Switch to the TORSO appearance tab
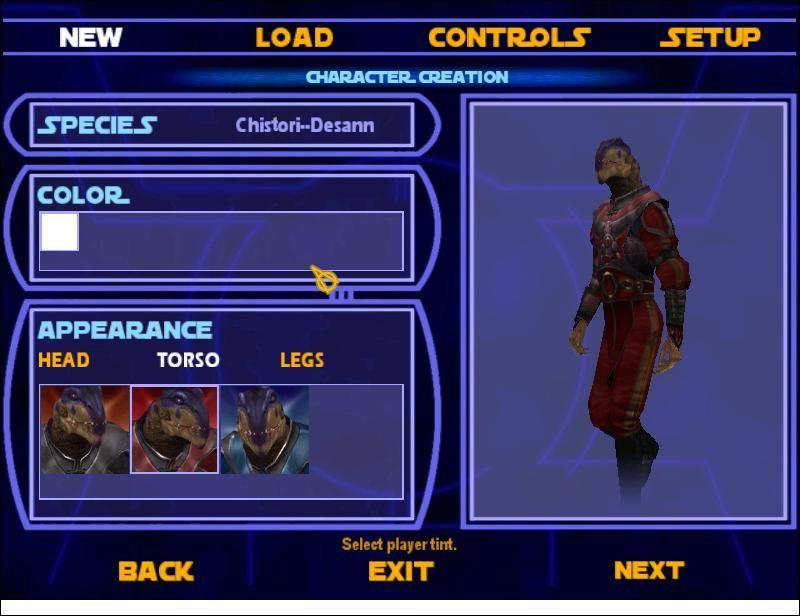800x616 pixels. tap(188, 360)
